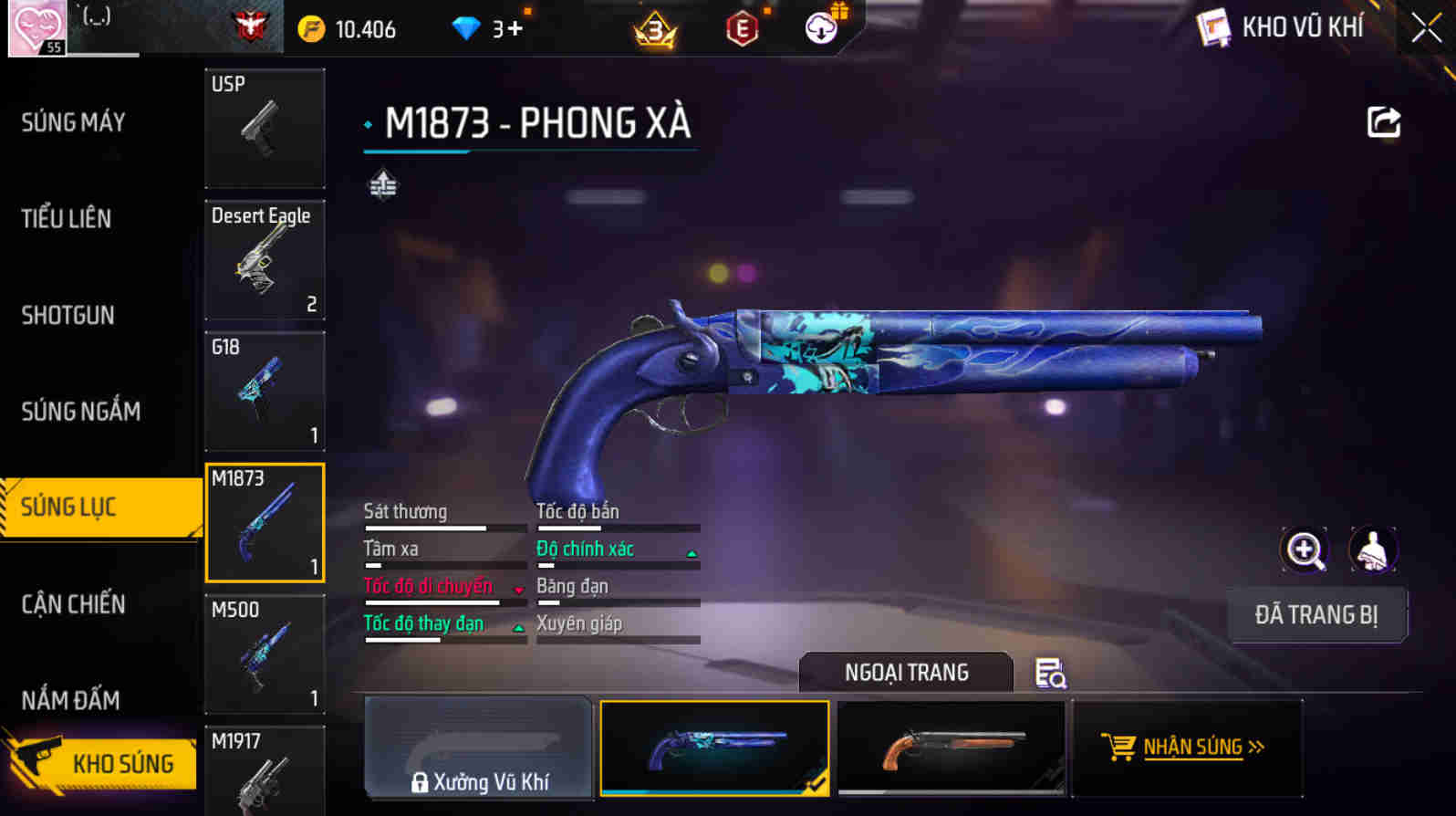This screenshot has height=816, width=1456.
Task: Open the NGOẠI TRANG tab
Action: coord(904,673)
